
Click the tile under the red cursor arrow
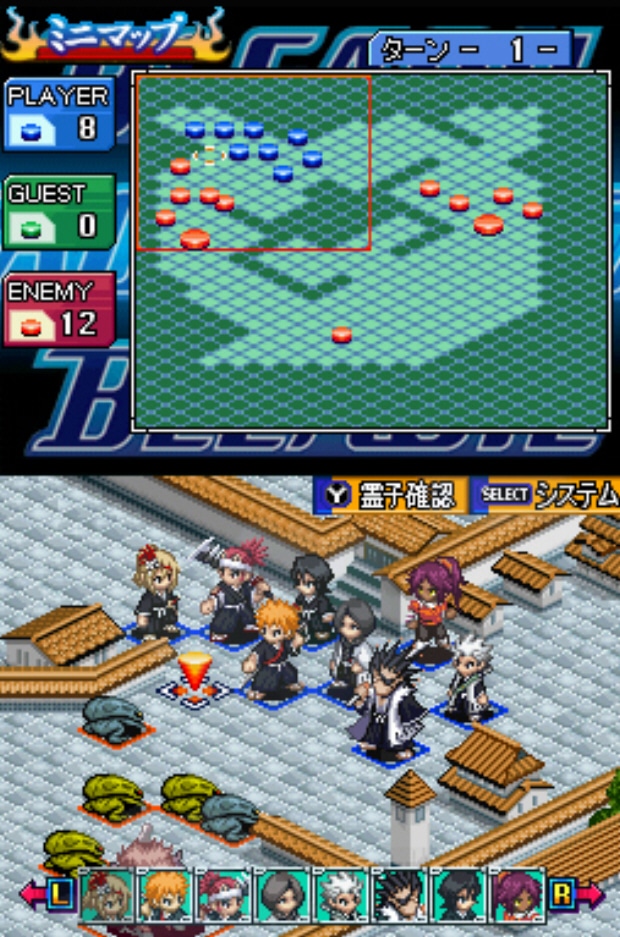(x=194, y=692)
